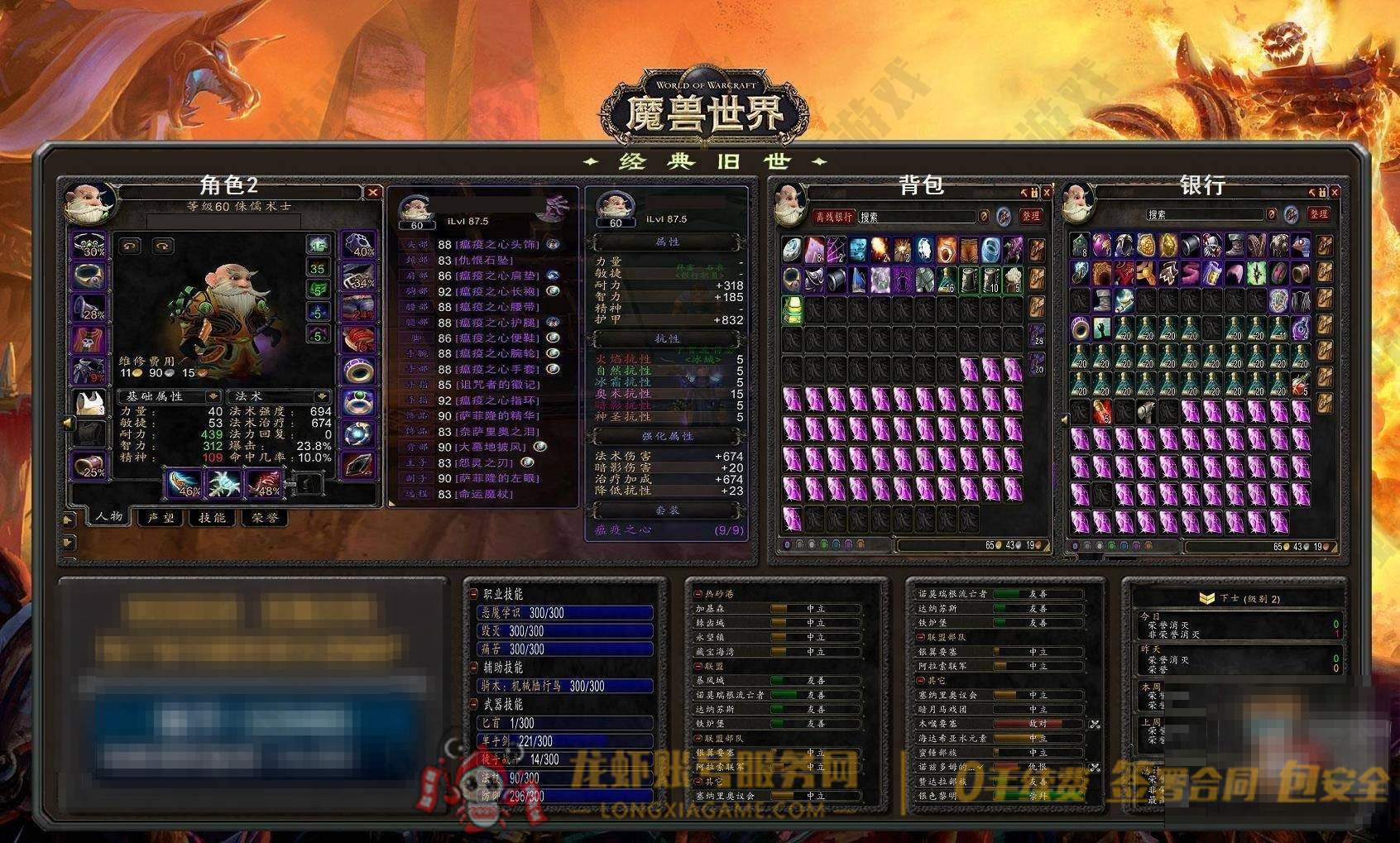Click the trinket slot showing 48% durability
The height and width of the screenshot is (843, 1400).
pos(266,484)
